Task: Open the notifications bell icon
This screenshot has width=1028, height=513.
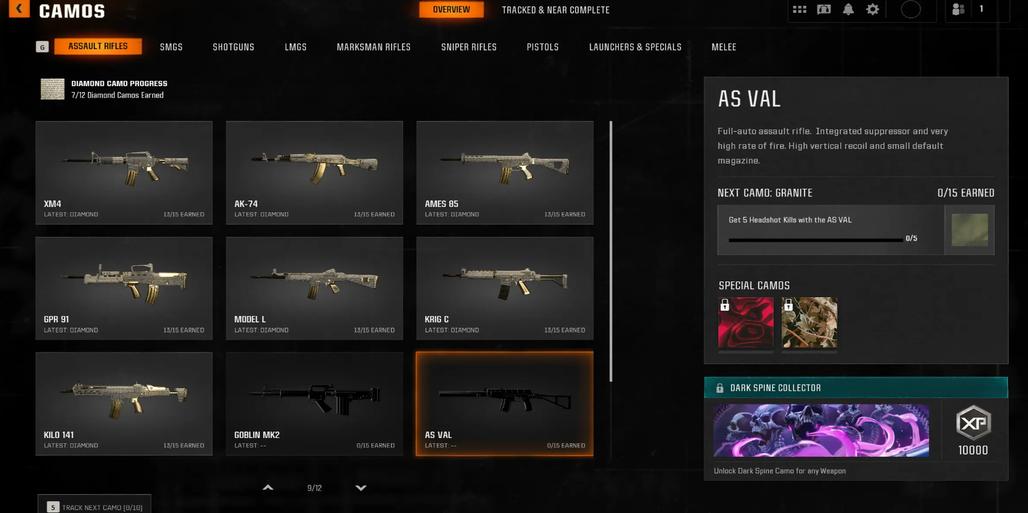Action: pyautogui.click(x=848, y=10)
